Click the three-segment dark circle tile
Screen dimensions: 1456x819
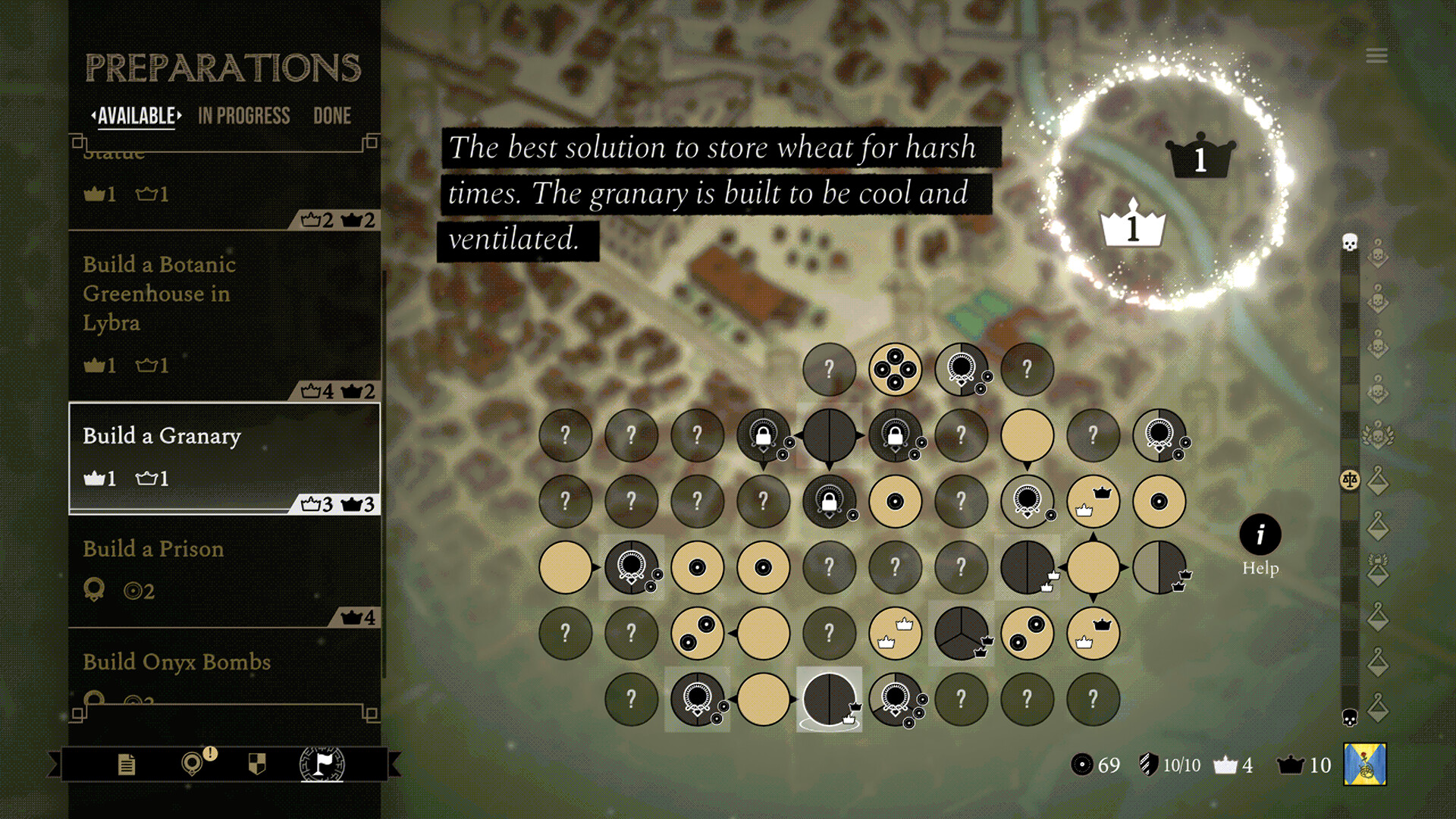[961, 633]
